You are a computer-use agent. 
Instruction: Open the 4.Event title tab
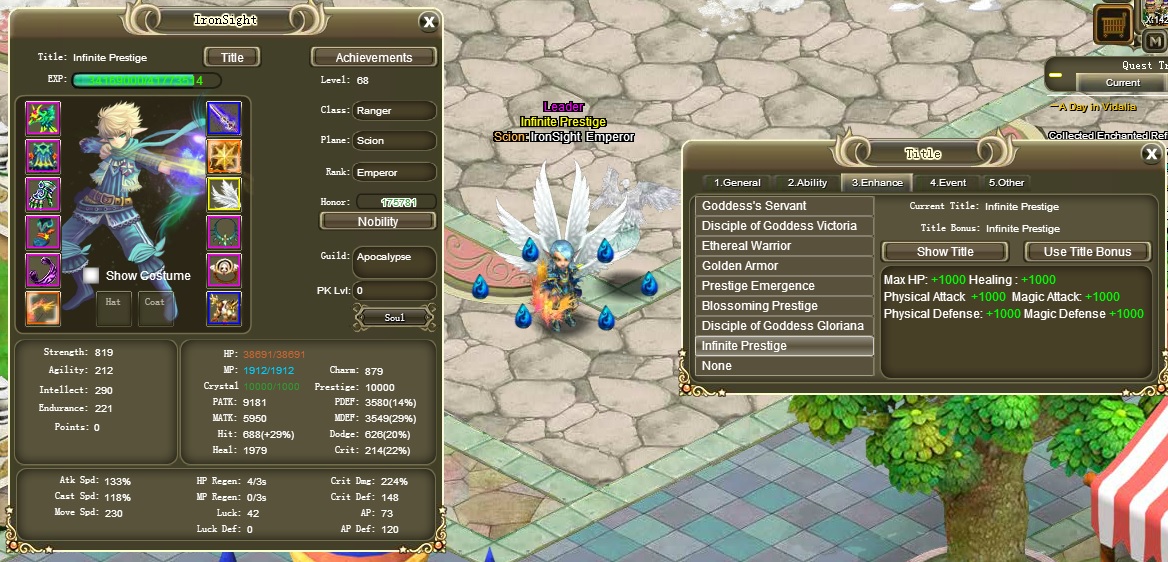[947, 182]
